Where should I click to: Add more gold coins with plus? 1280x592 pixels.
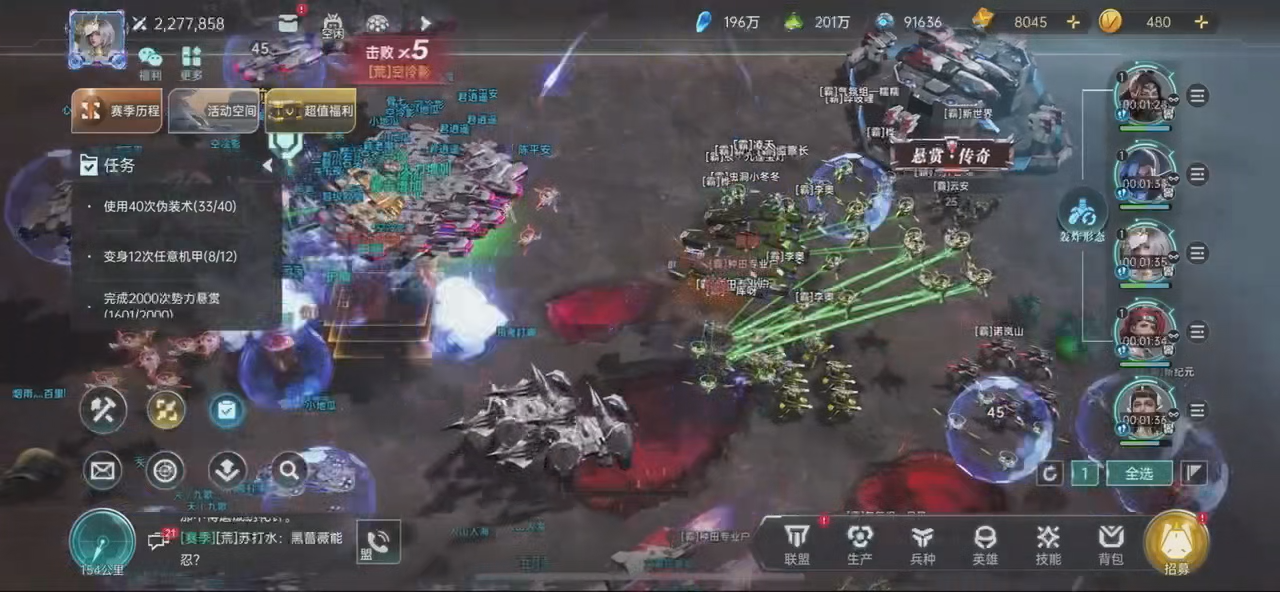coord(1201,22)
